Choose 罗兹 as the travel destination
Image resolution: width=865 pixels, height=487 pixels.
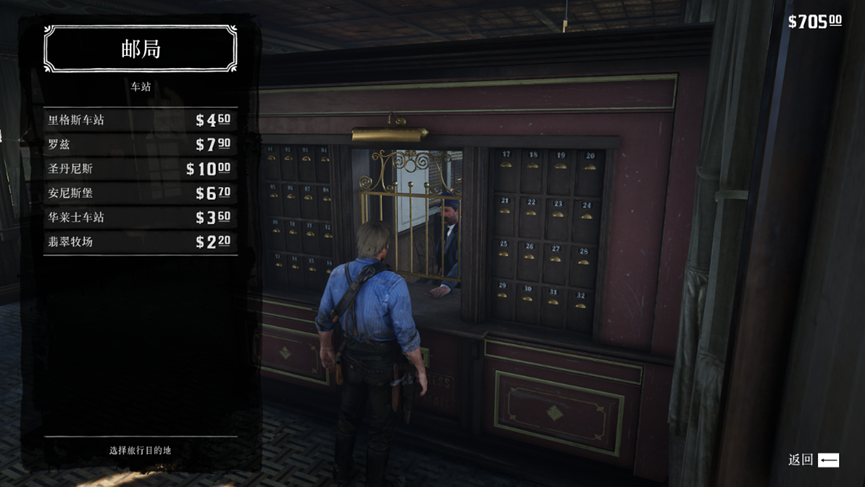[140, 144]
